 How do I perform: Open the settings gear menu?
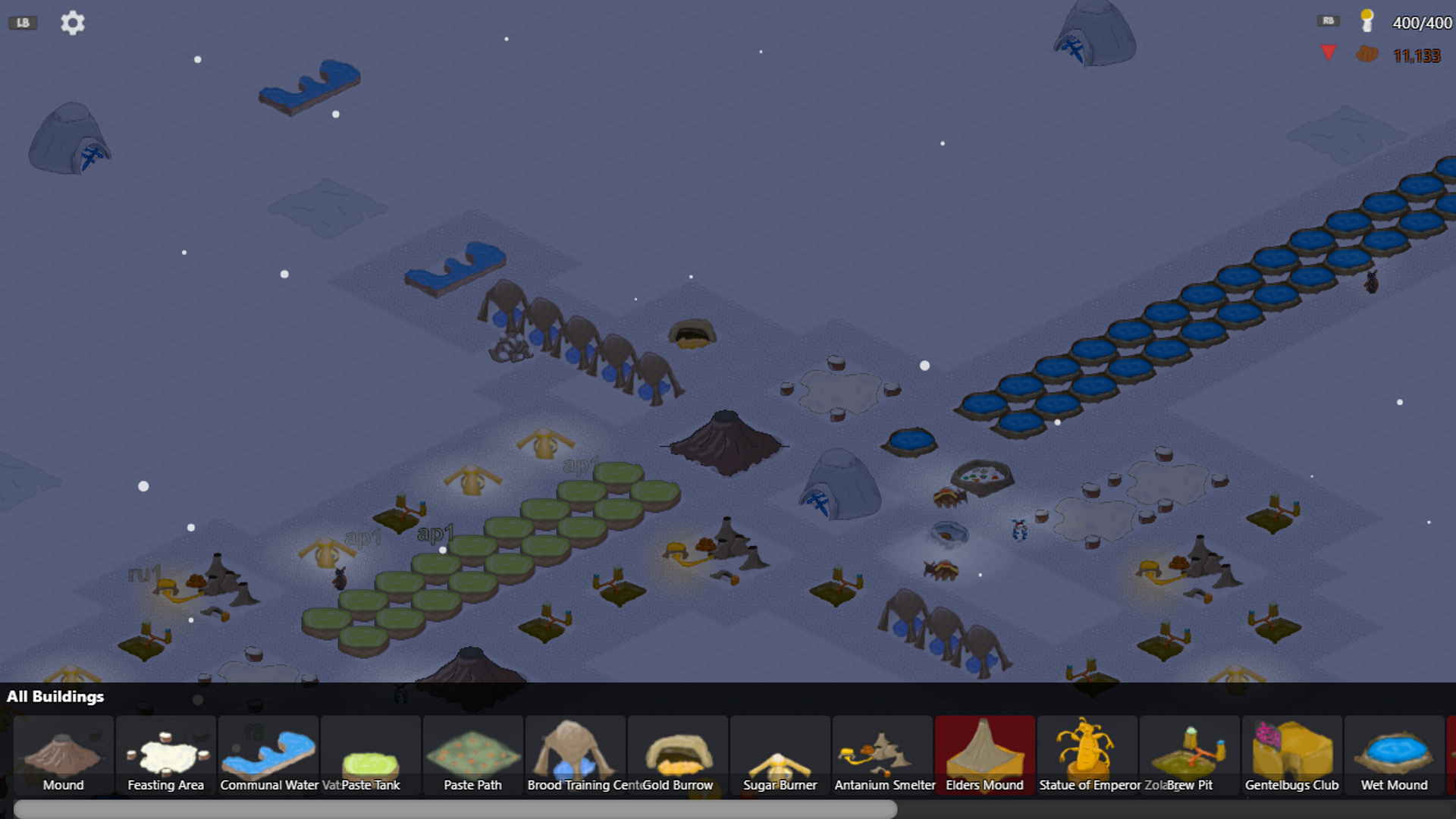pos(72,23)
